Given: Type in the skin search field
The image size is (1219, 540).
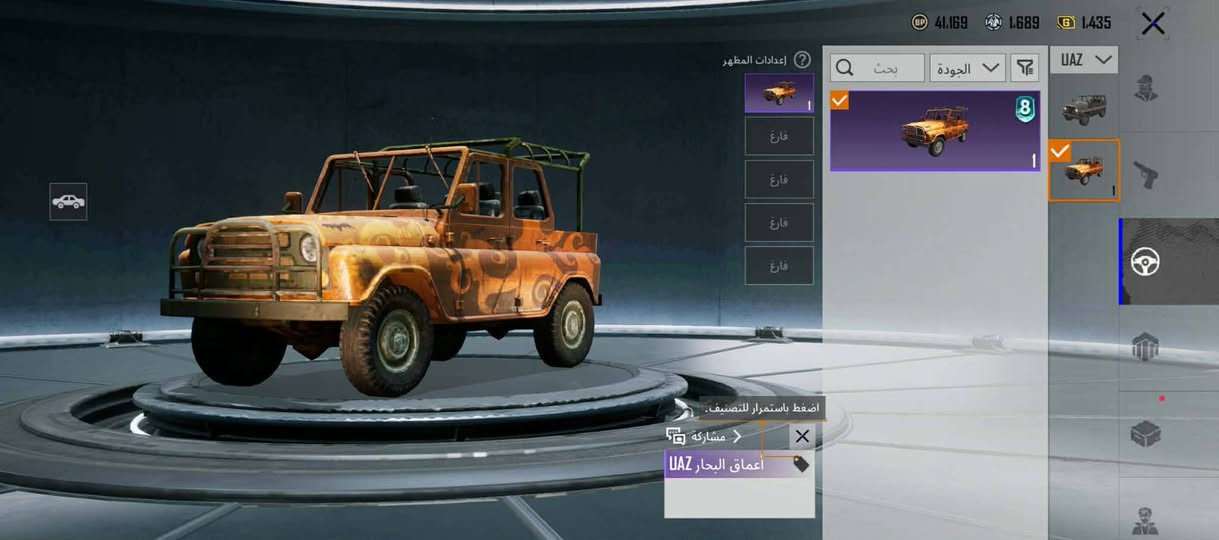Looking at the screenshot, I should point(878,68).
